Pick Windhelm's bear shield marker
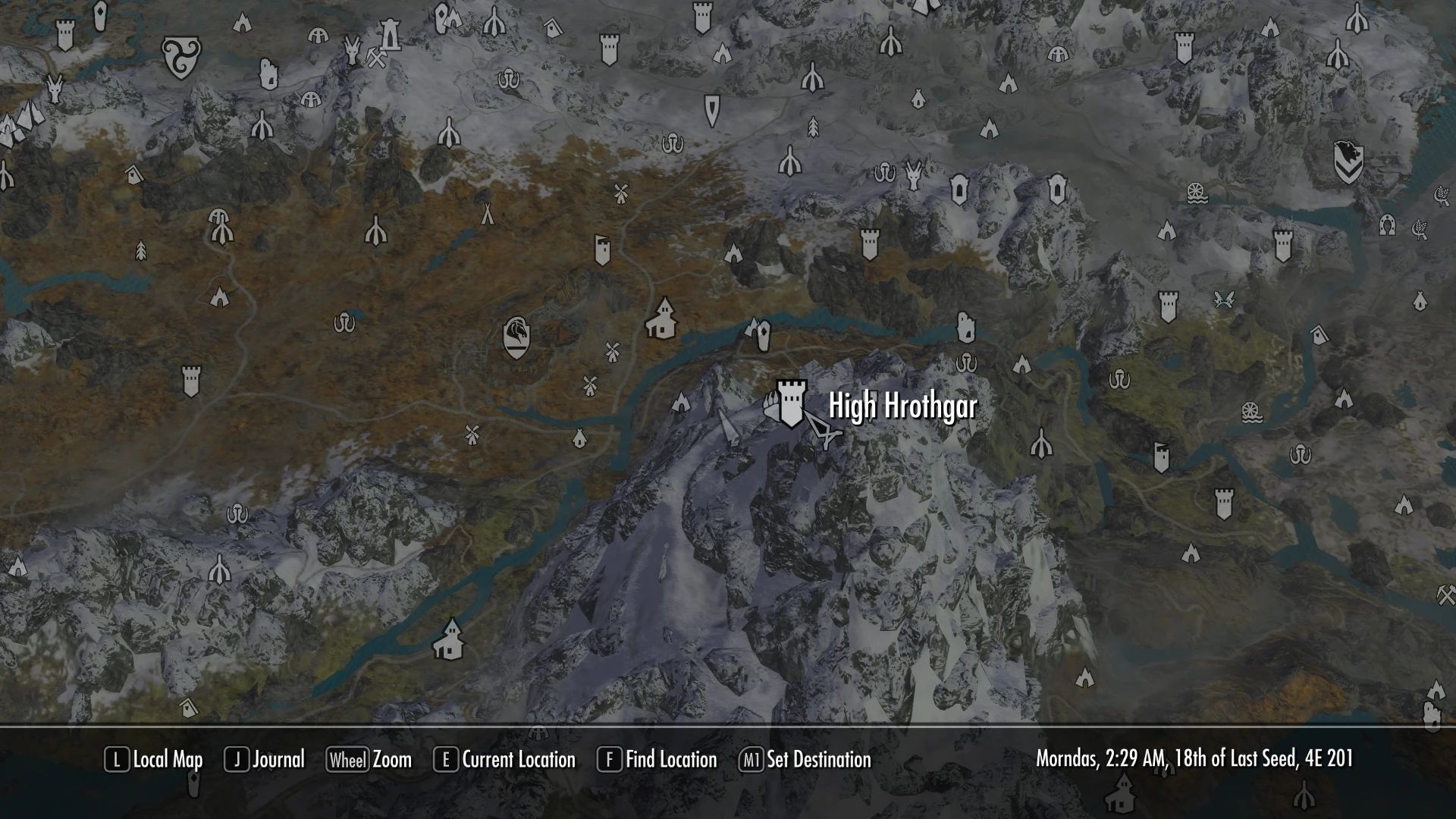This screenshot has height=819, width=1456. pyautogui.click(x=1348, y=162)
